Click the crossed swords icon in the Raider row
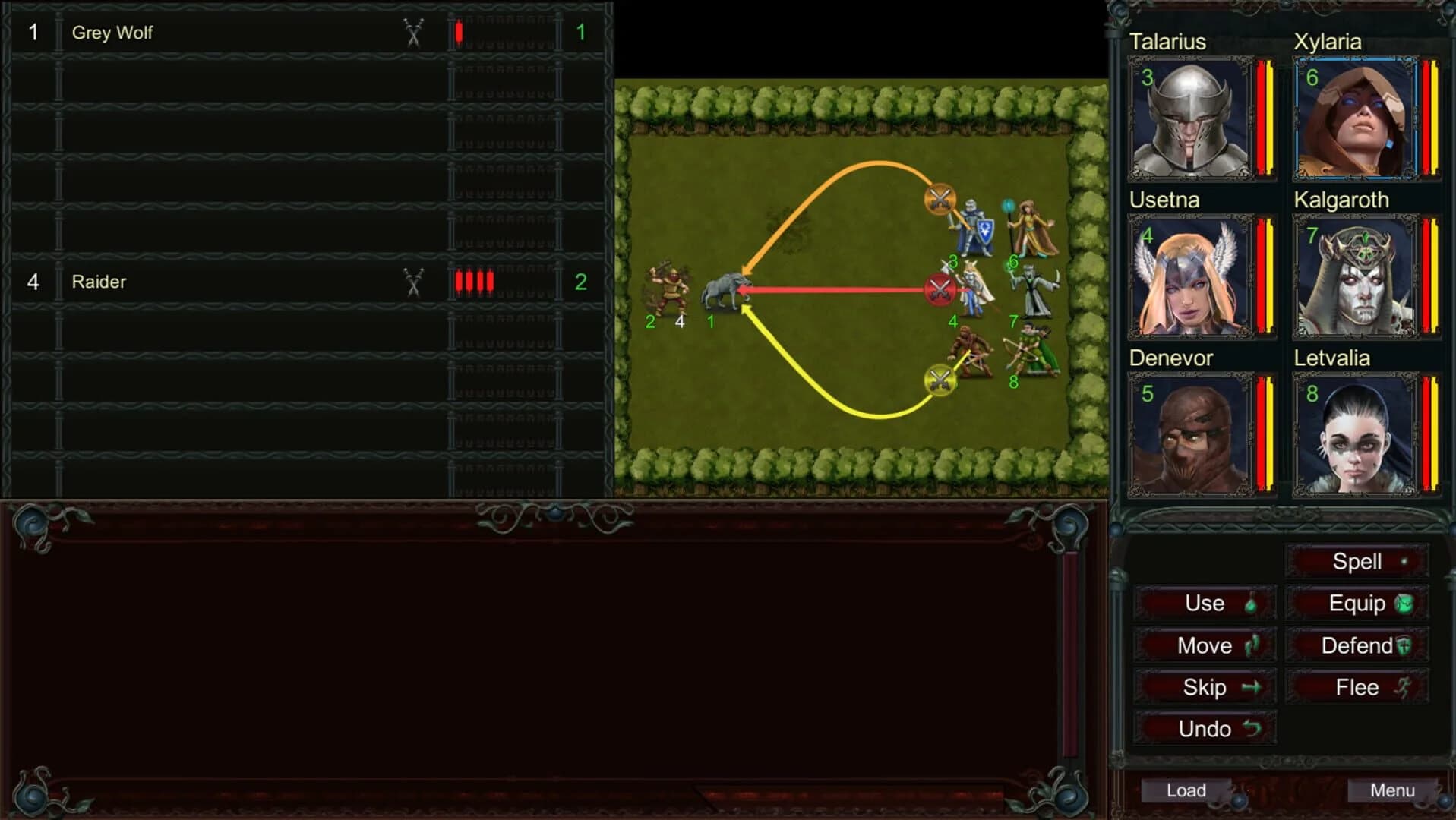This screenshot has height=820, width=1456. click(412, 282)
